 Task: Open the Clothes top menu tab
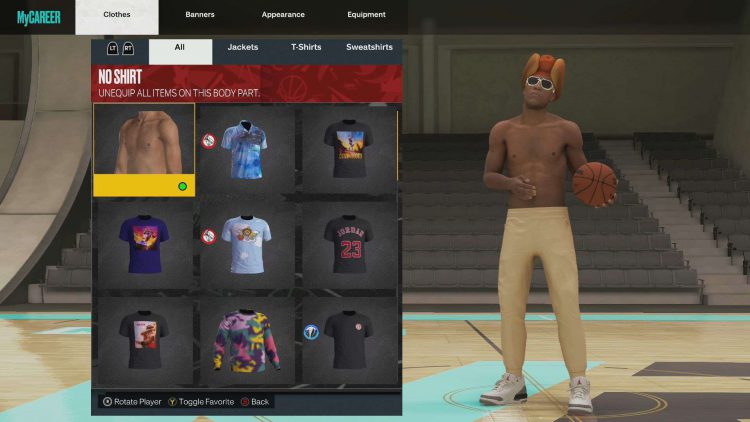(x=117, y=15)
